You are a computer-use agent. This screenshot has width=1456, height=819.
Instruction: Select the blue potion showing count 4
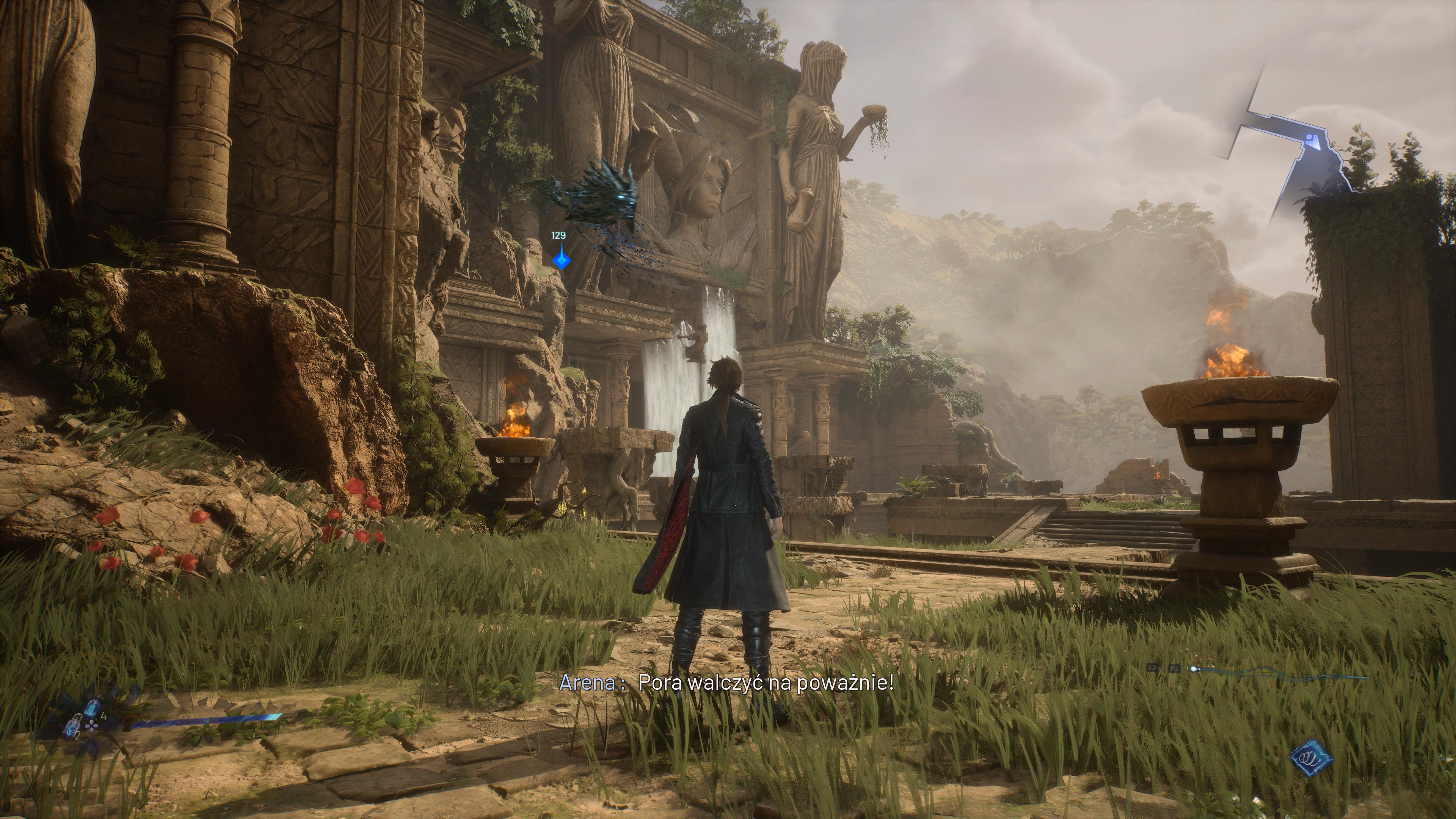pyautogui.click(x=93, y=706)
